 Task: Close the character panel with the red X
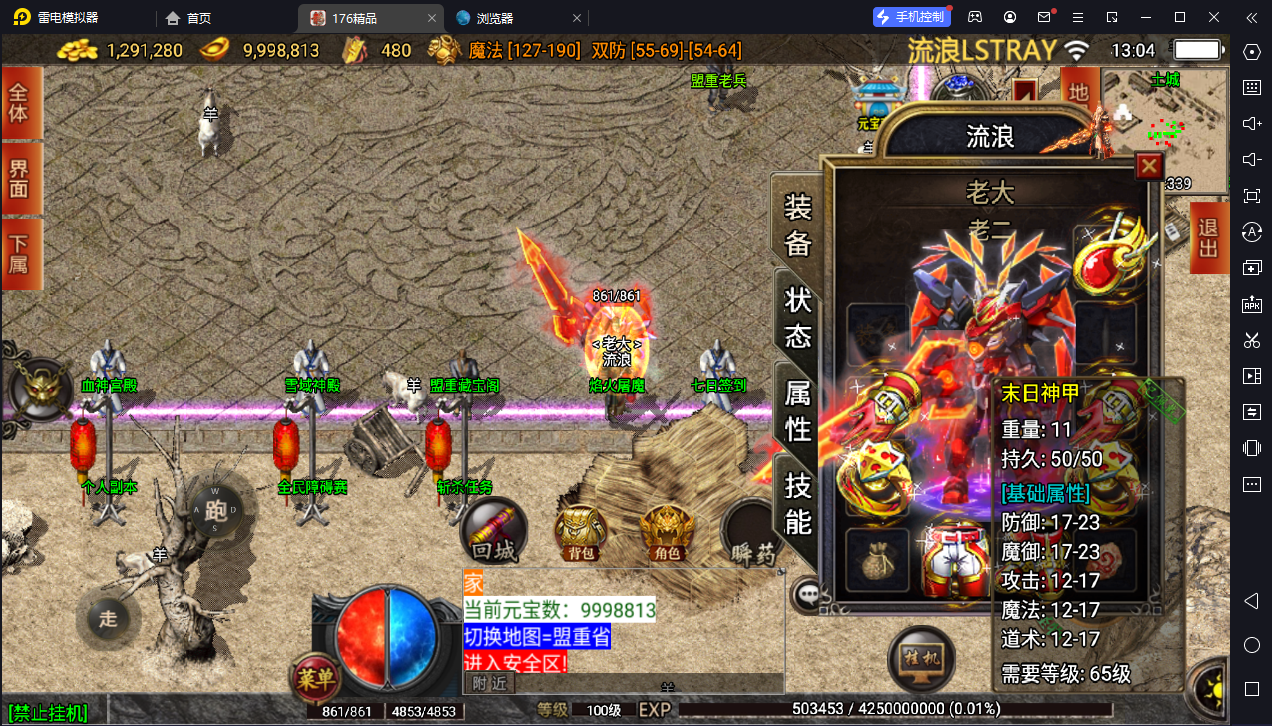click(1149, 166)
